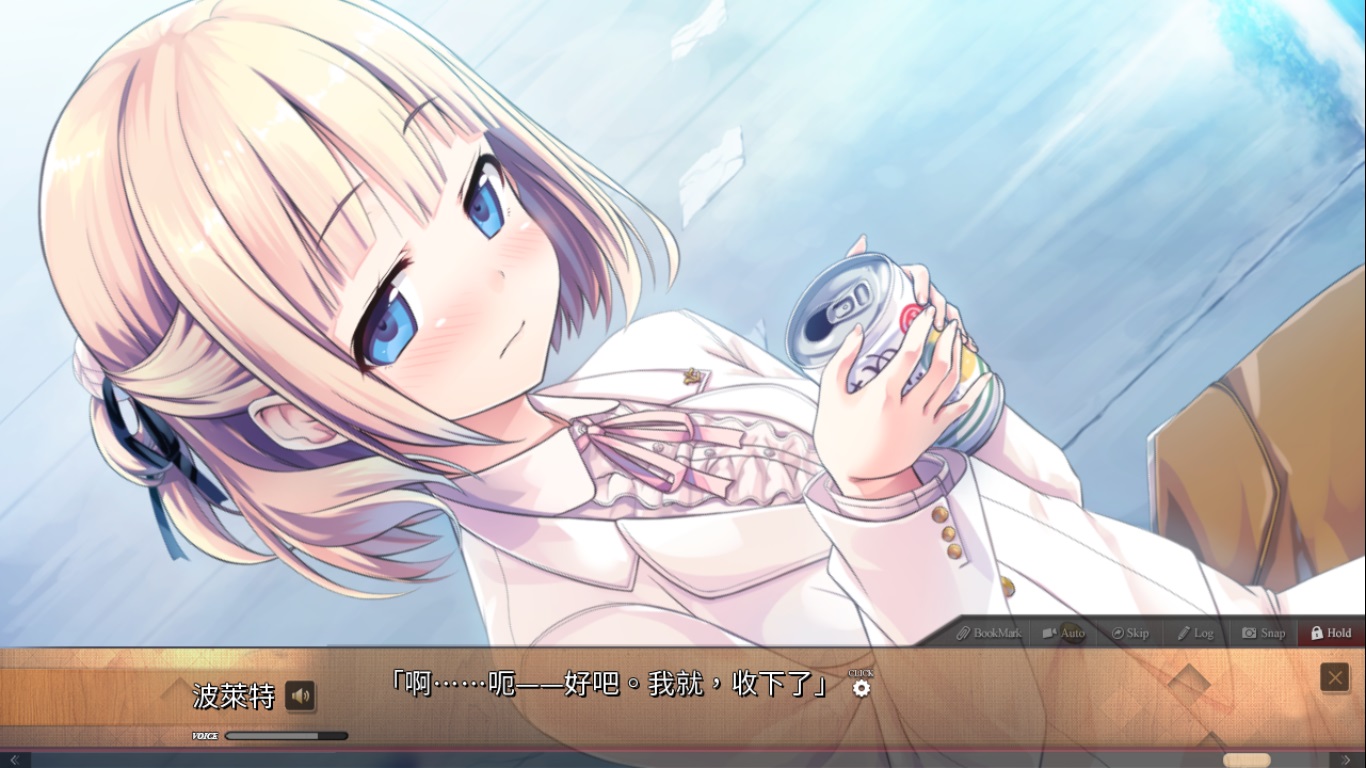The width and height of the screenshot is (1366, 768).
Task: Adjust the VOICE volume slider
Action: 285,735
